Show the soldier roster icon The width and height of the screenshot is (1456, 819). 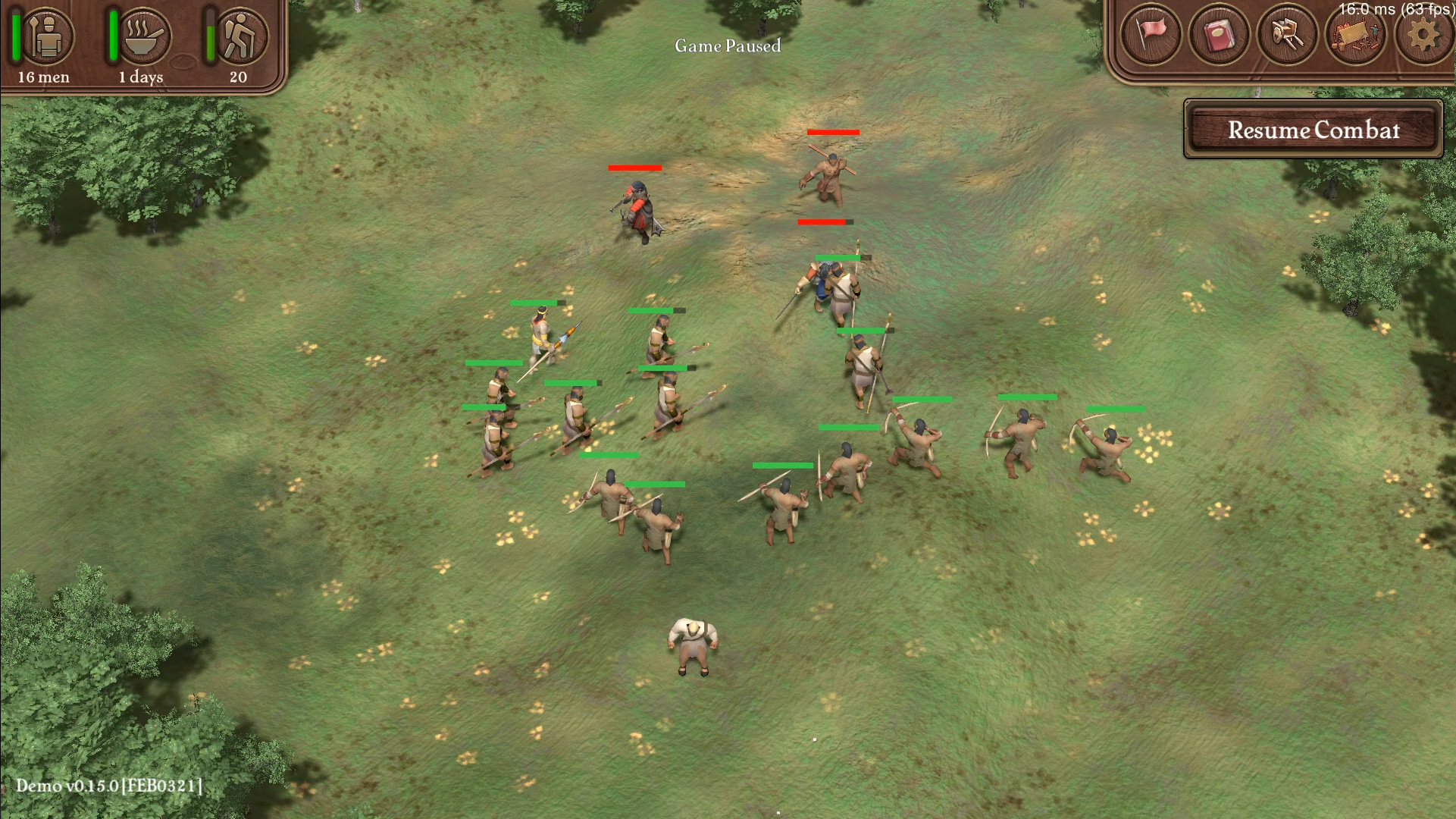pyautogui.click(x=47, y=36)
